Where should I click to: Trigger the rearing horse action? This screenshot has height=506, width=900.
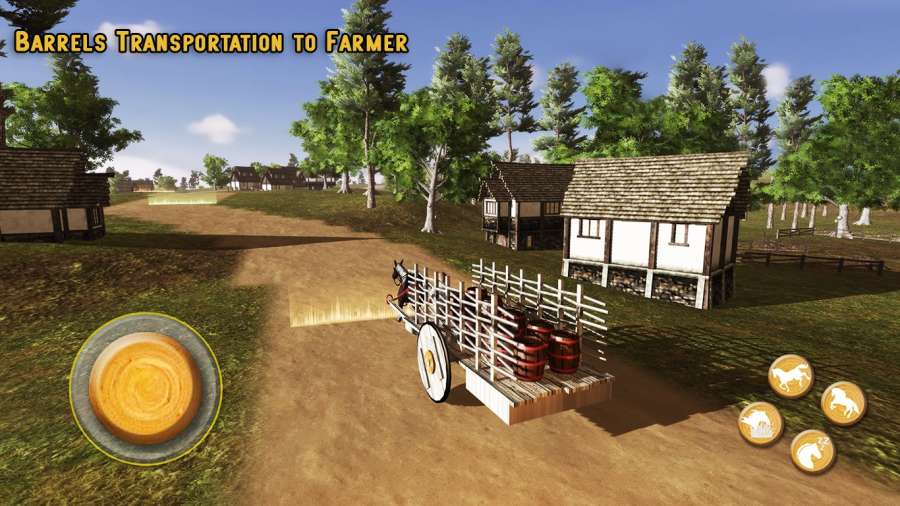pos(843,402)
